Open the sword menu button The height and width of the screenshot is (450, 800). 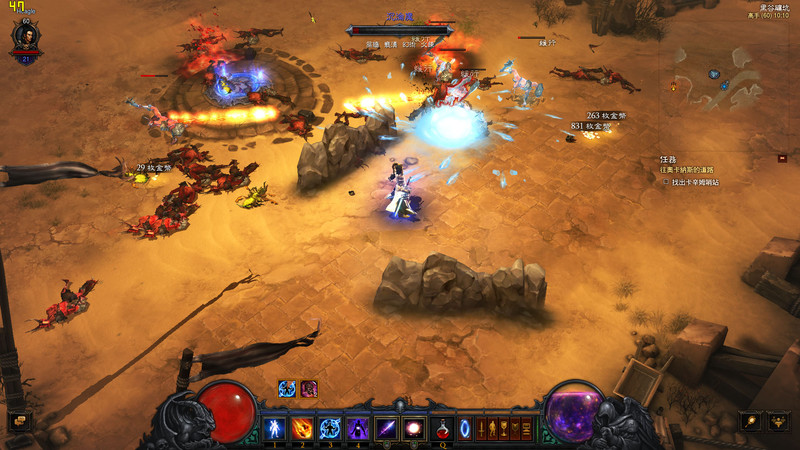(482, 429)
